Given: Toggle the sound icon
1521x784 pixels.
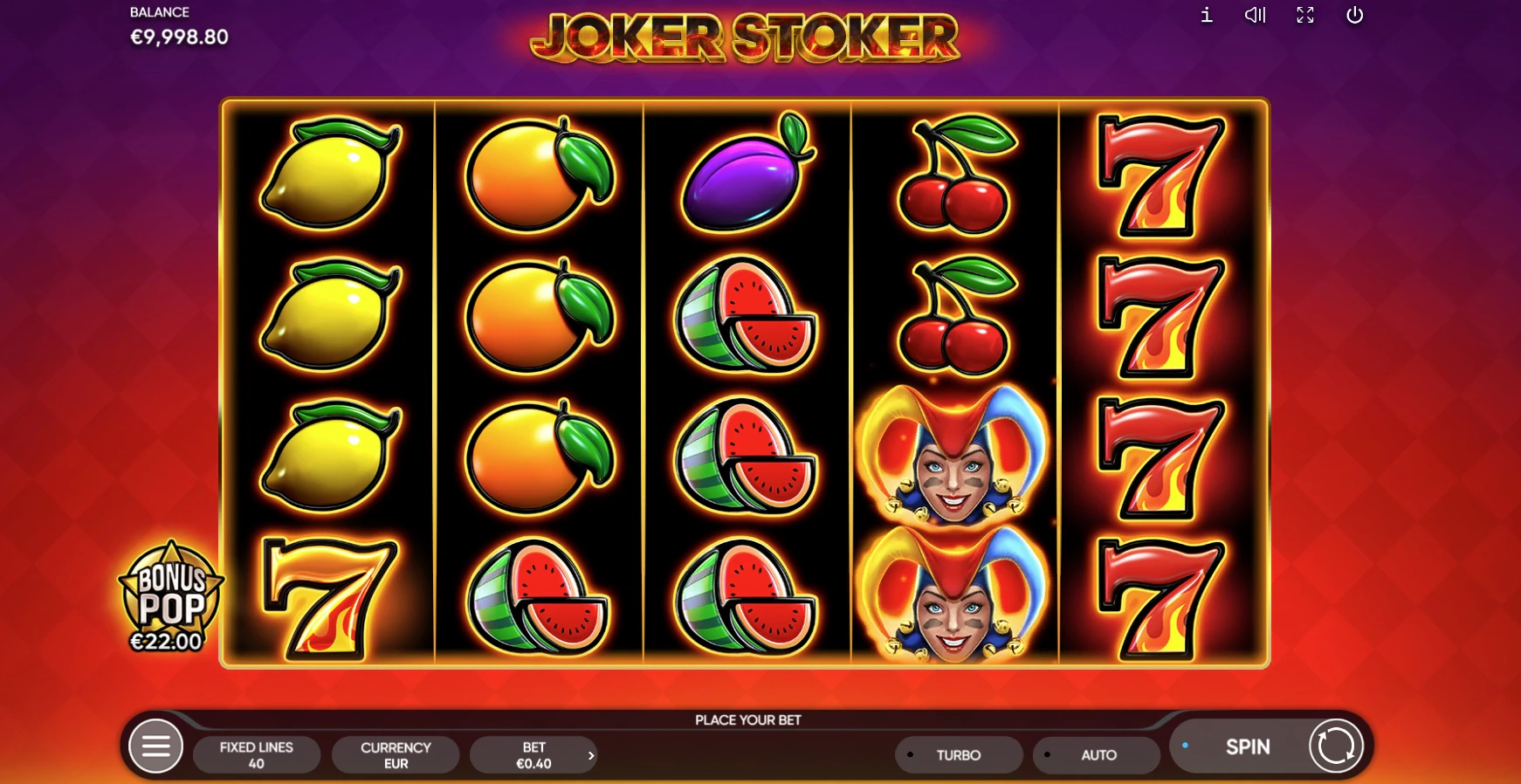Looking at the screenshot, I should [1255, 15].
